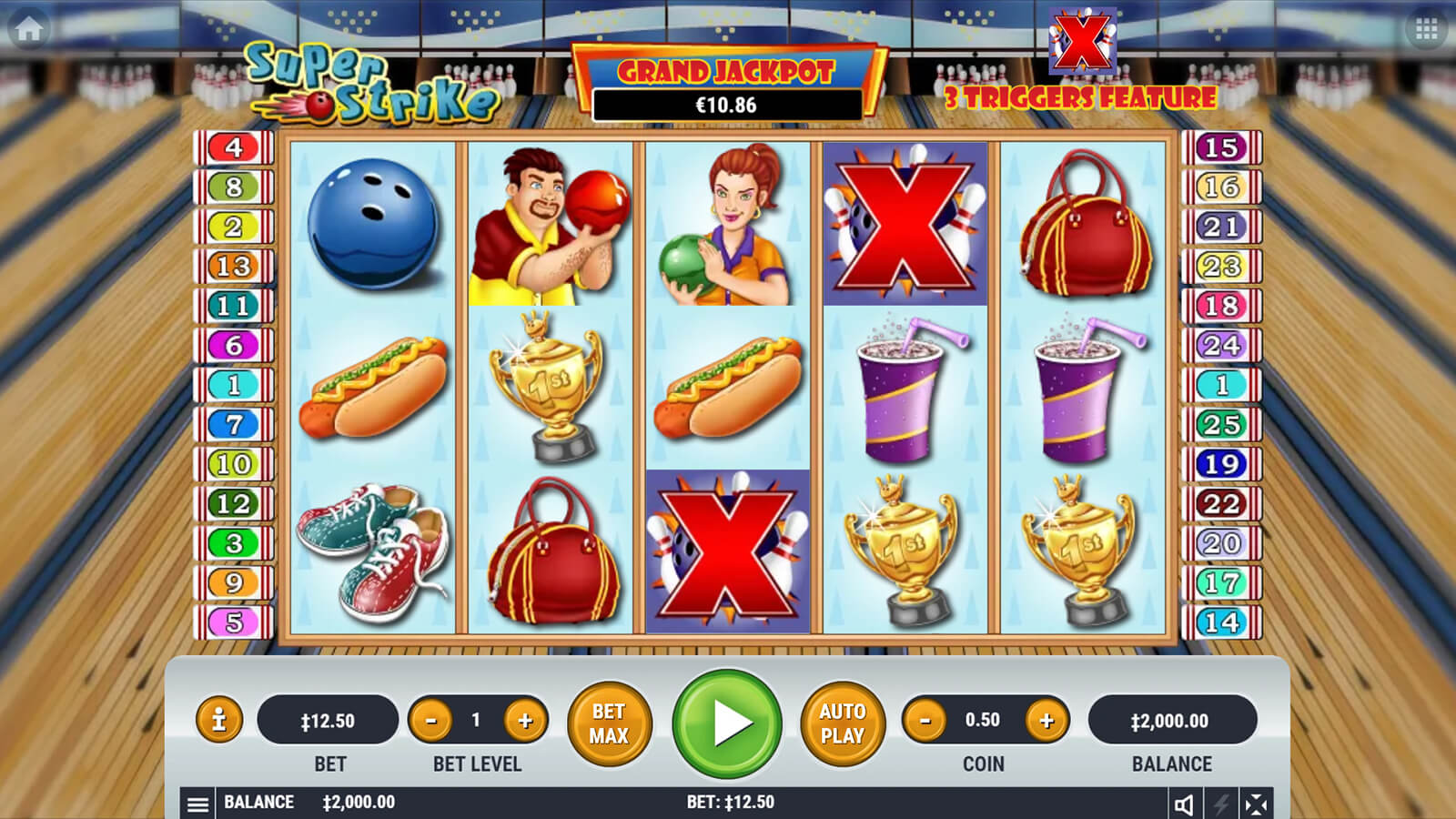Toggle the sound speaker icon
The height and width of the screenshot is (819, 1456).
[1184, 804]
